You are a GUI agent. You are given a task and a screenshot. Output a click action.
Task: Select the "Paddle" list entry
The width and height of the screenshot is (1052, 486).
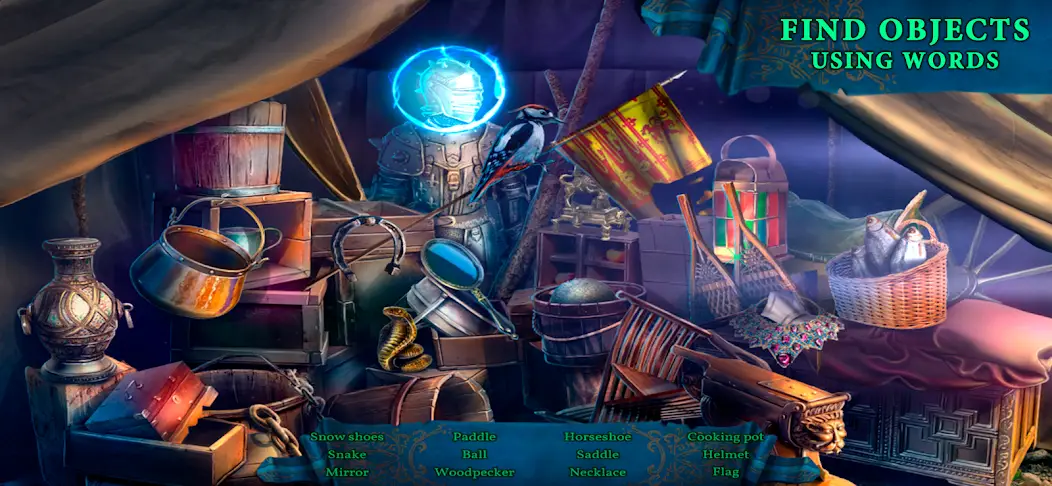pyautogui.click(x=474, y=437)
